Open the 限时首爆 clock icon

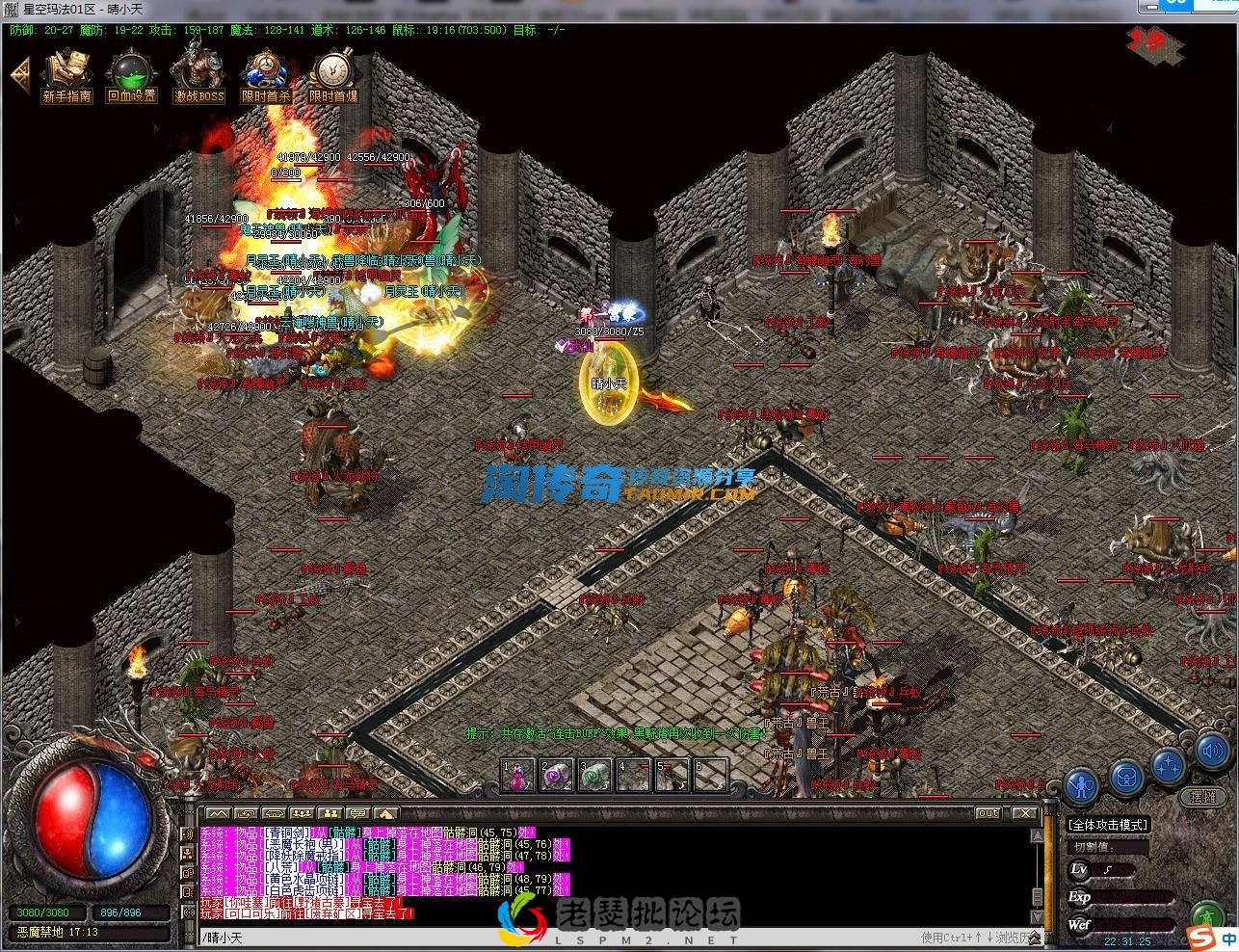(x=335, y=72)
